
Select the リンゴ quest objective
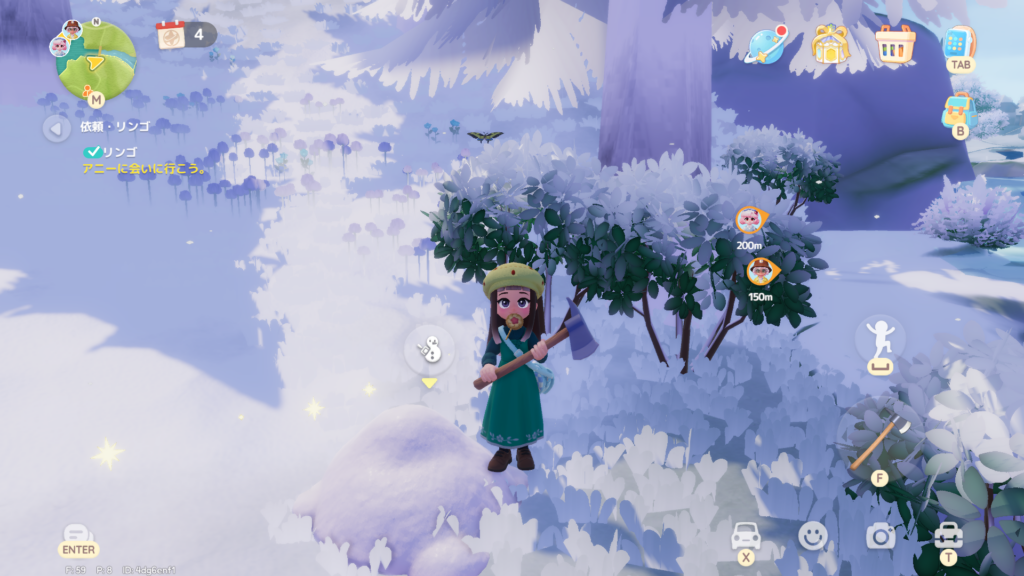119,152
